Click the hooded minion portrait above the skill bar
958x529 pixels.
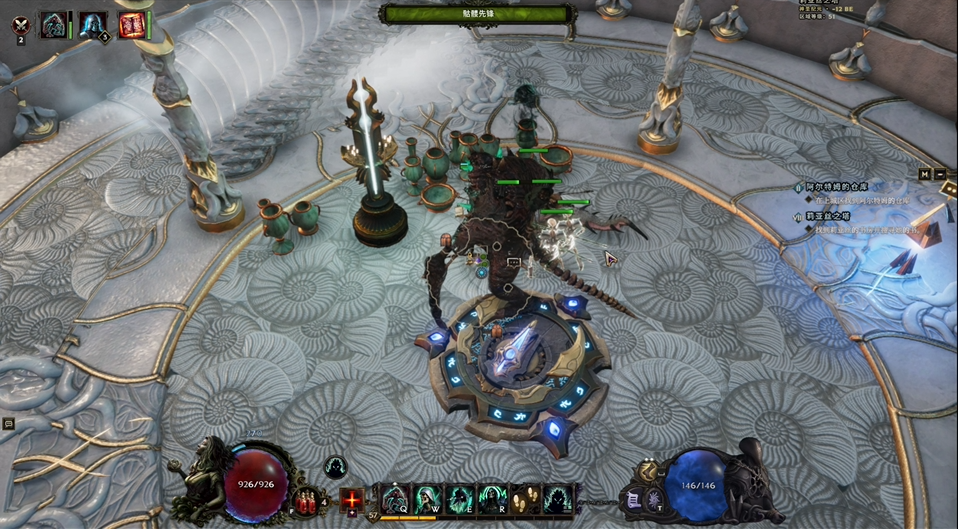coord(335,466)
